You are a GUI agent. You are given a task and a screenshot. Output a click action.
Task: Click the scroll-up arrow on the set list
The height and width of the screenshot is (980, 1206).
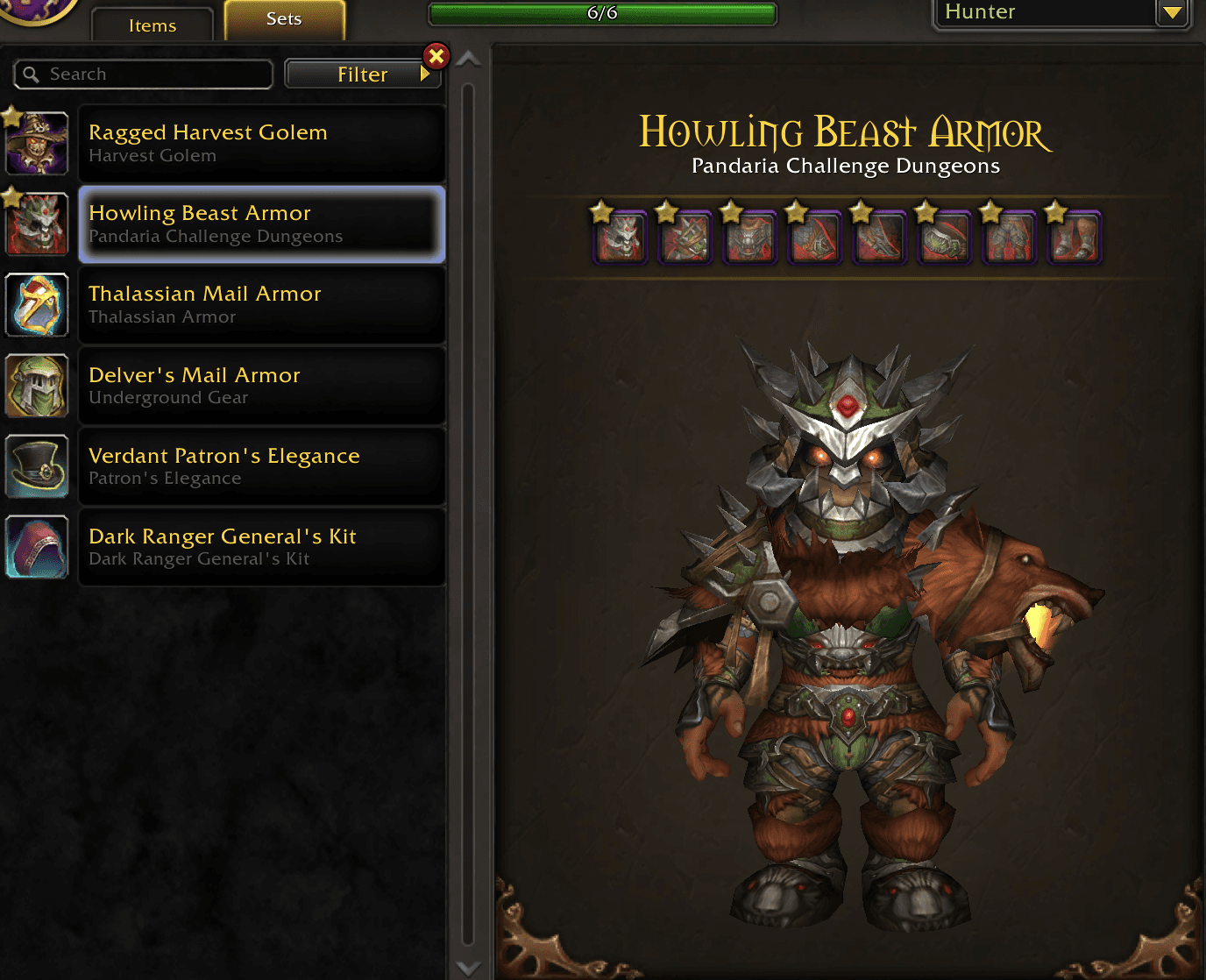(469, 57)
